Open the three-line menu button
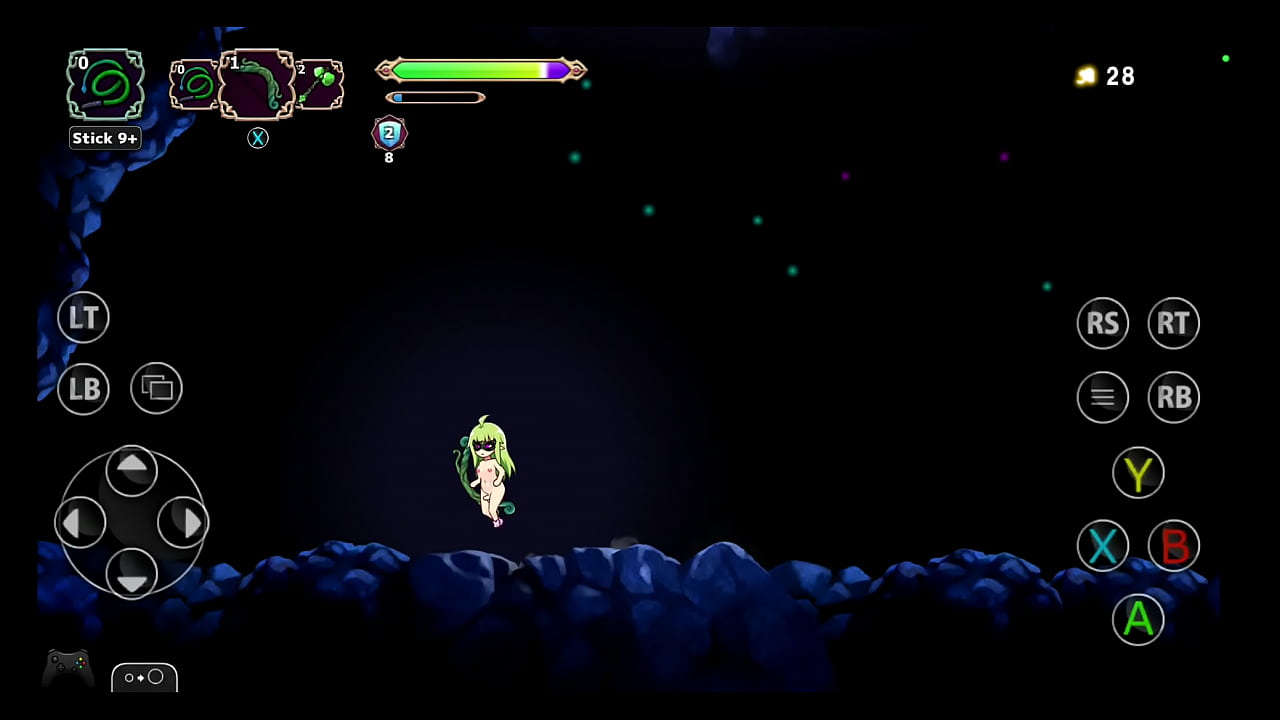This screenshot has width=1280, height=720. click(1102, 397)
